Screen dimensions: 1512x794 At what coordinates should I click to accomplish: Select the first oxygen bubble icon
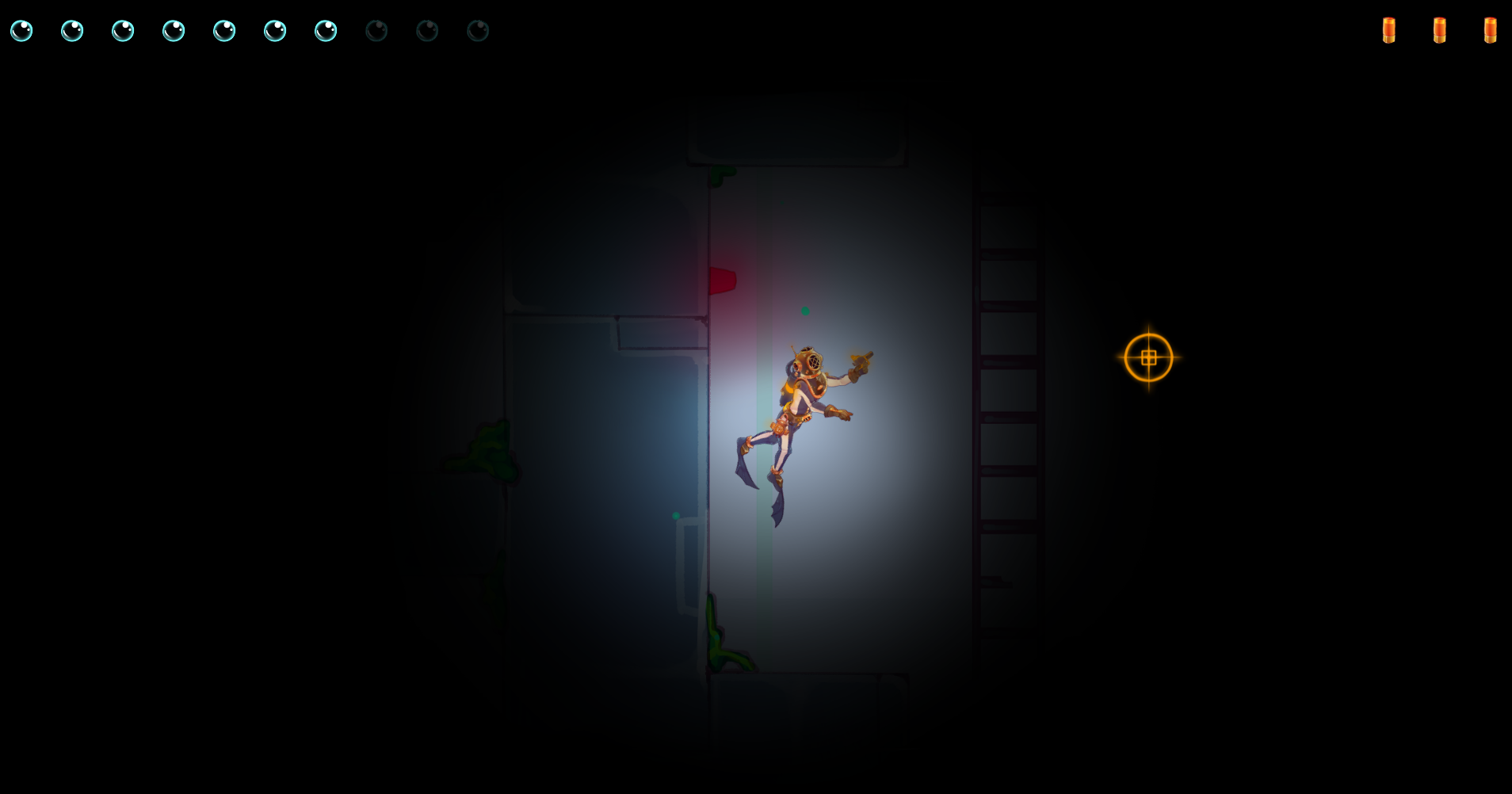point(21,31)
